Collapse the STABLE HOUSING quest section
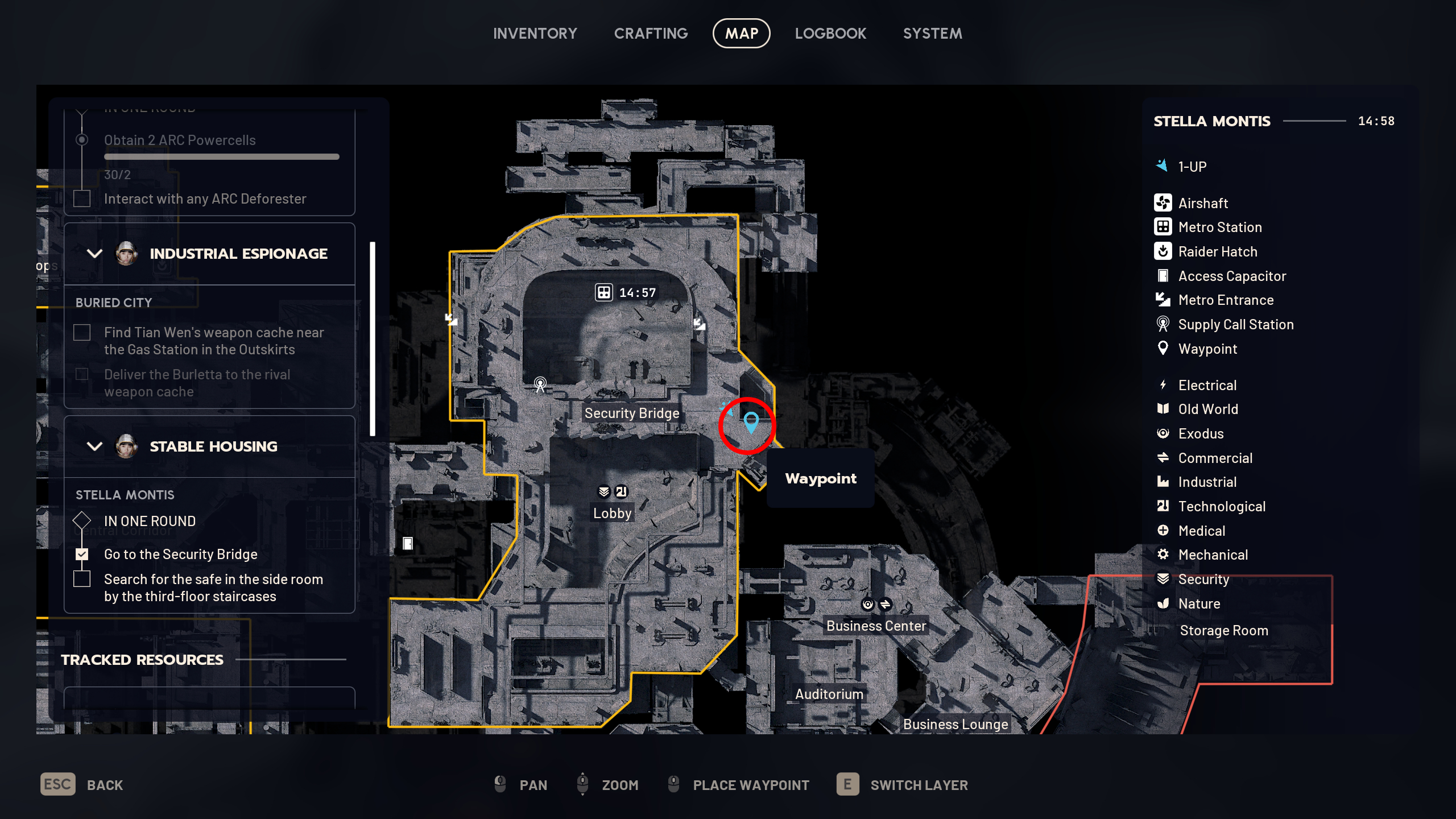 [x=95, y=446]
